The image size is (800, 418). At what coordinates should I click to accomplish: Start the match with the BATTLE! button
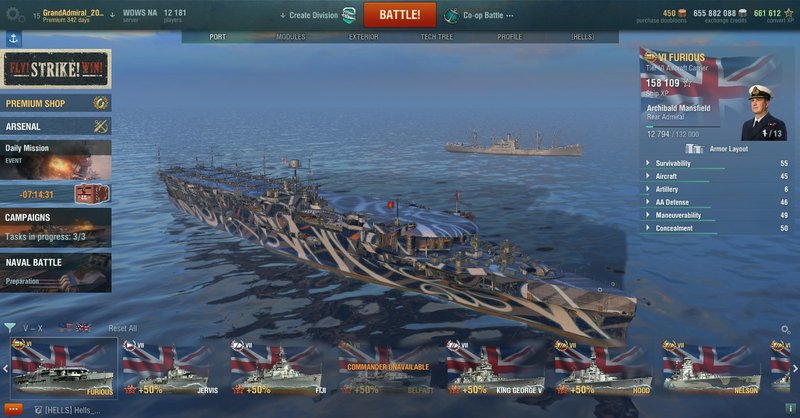[400, 15]
